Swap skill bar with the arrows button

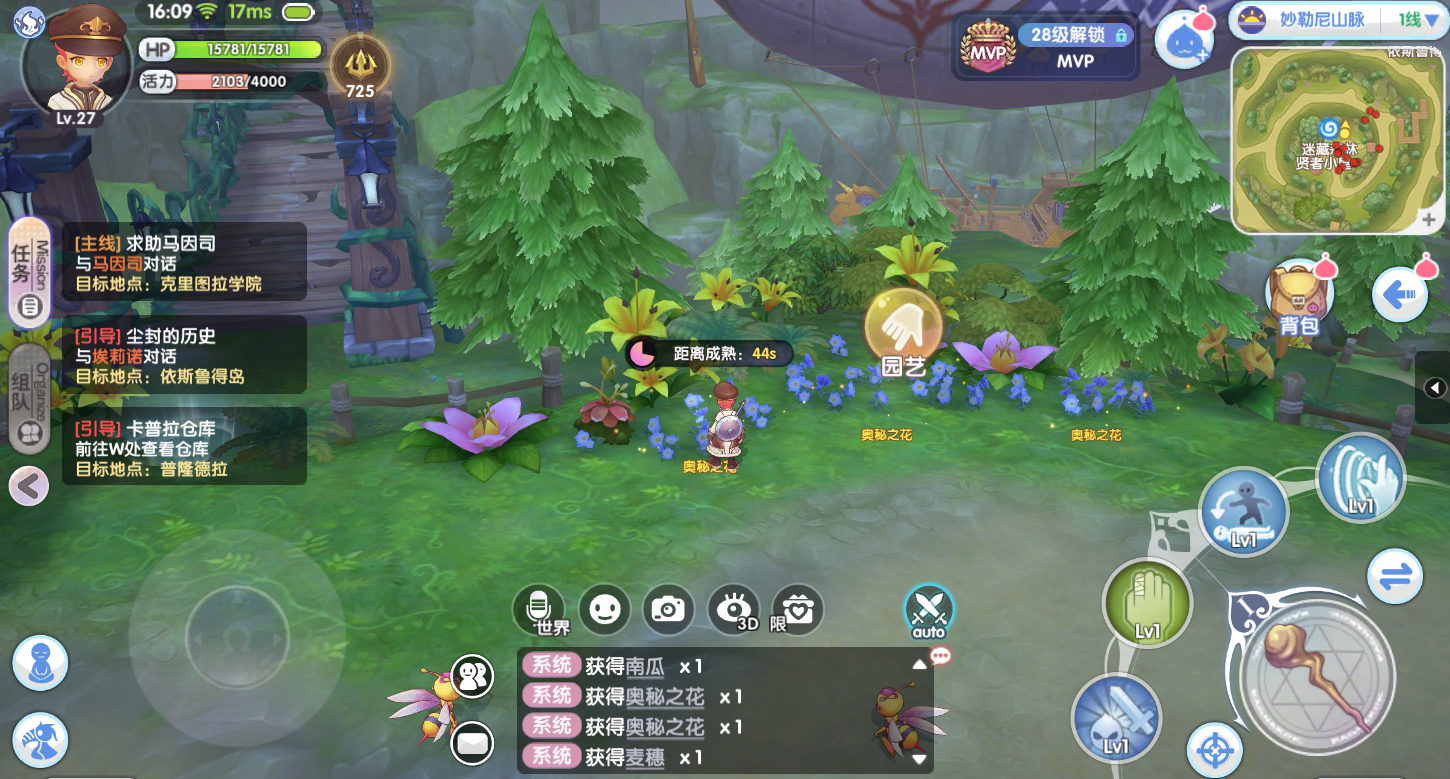[1395, 576]
